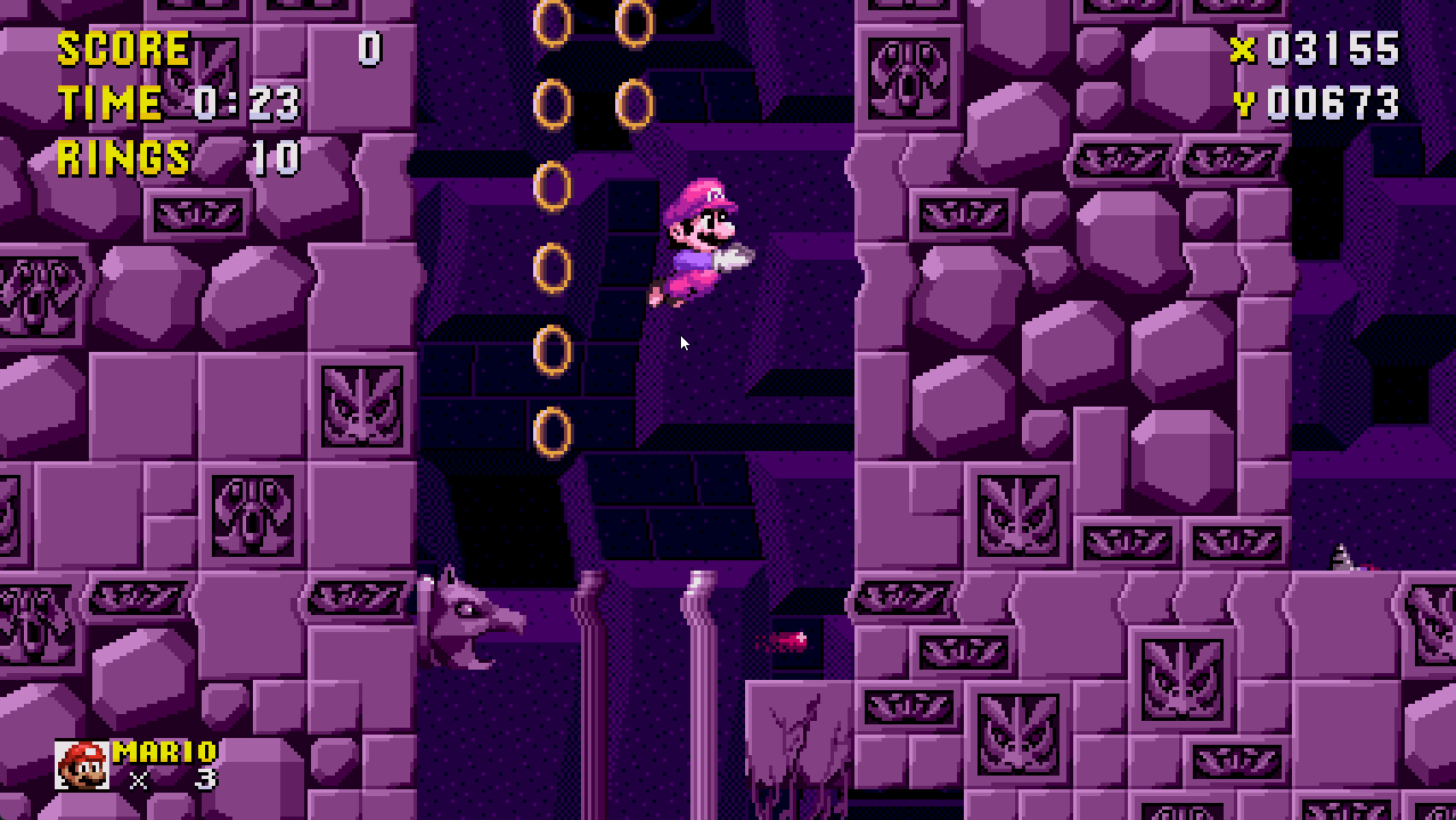
Task: Click the yellow Y coordinate marker top right
Action: [x=1246, y=105]
